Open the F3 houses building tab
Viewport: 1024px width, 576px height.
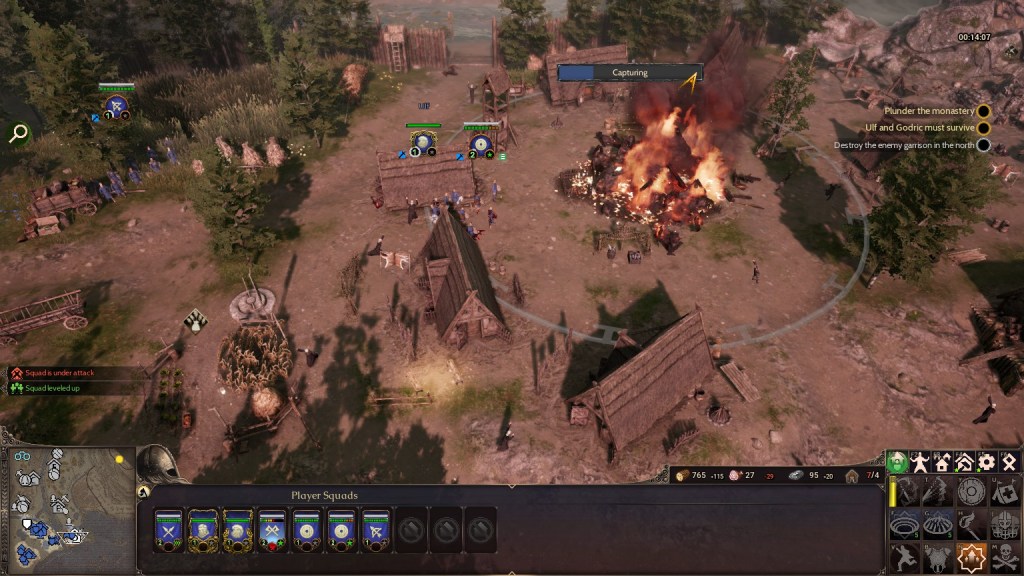pyautogui.click(x=942, y=462)
